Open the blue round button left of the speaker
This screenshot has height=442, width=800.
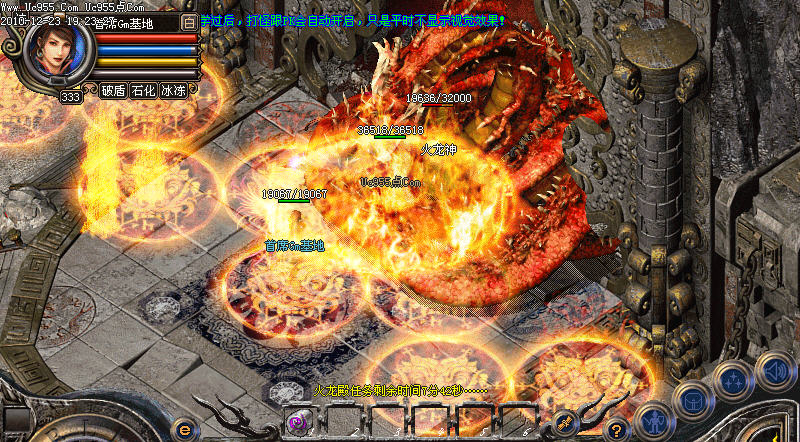[733, 381]
